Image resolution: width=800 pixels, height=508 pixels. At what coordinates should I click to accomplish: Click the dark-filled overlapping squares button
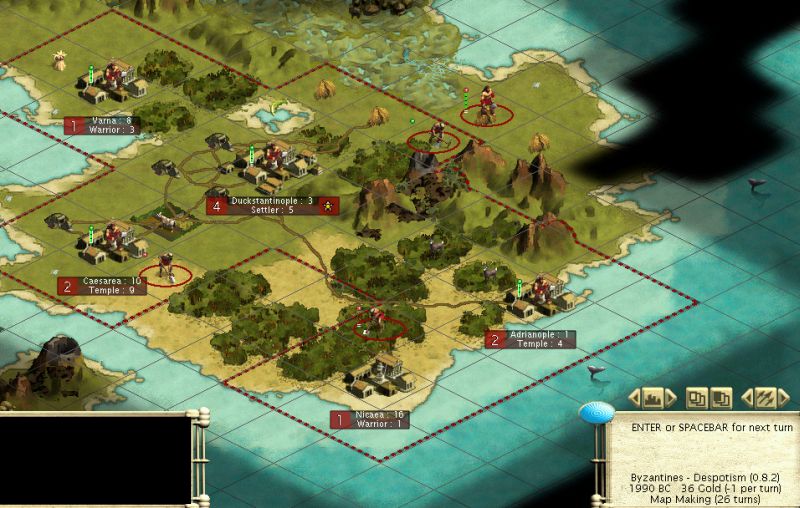pos(720,397)
